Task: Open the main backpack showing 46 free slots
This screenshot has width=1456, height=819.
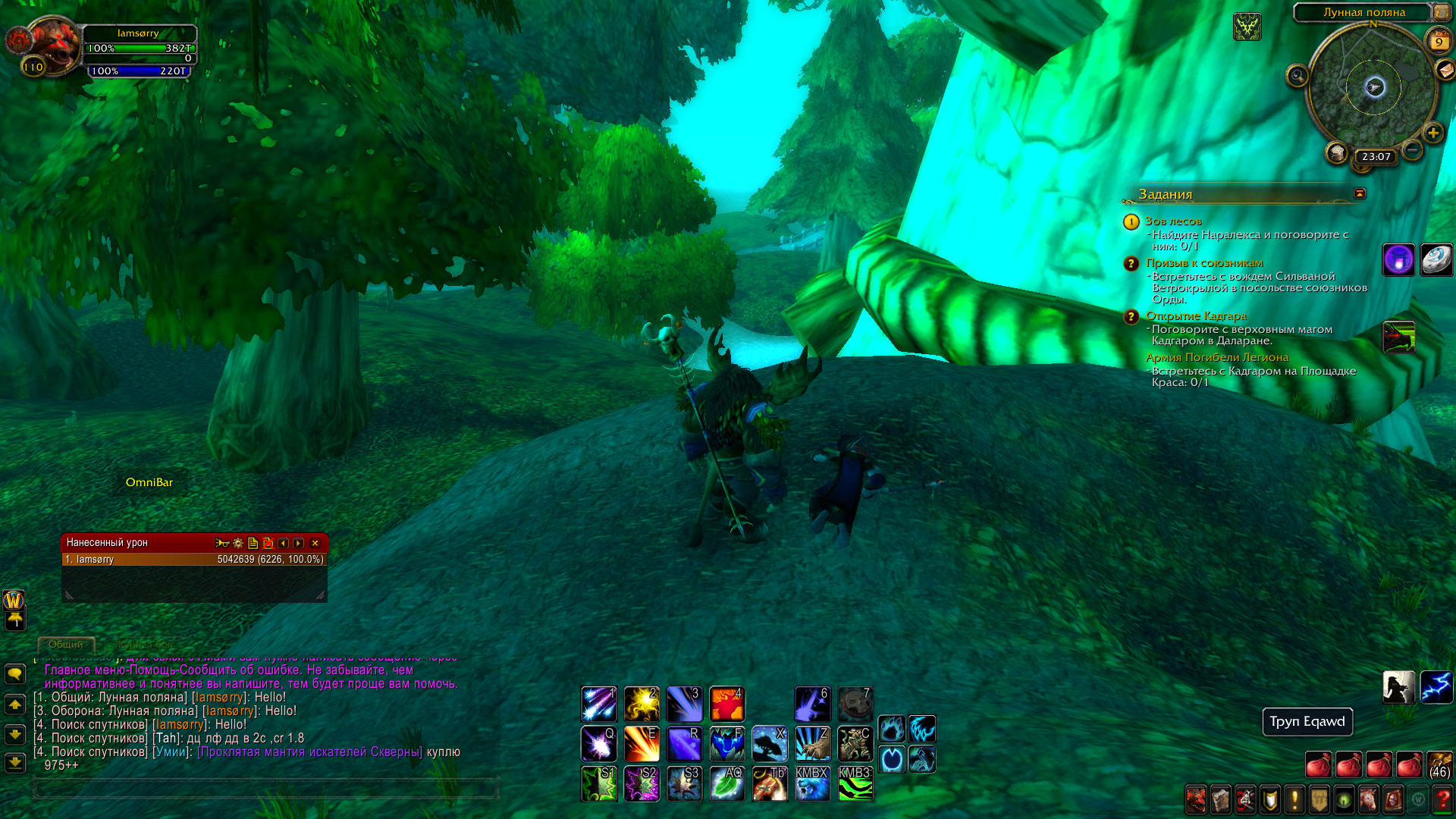Action: pos(1439,764)
